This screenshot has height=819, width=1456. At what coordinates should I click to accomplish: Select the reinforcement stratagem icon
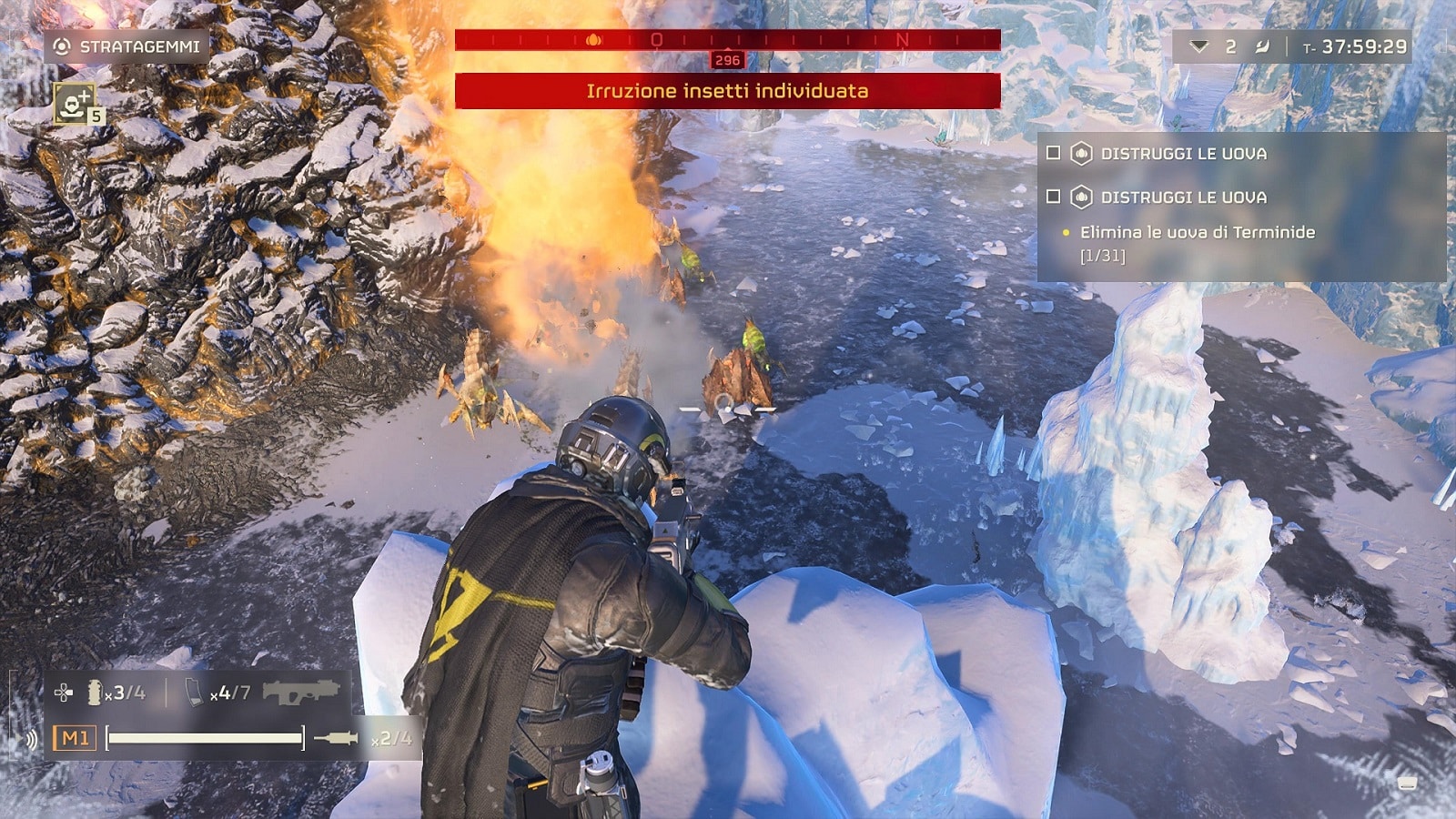[x=74, y=102]
